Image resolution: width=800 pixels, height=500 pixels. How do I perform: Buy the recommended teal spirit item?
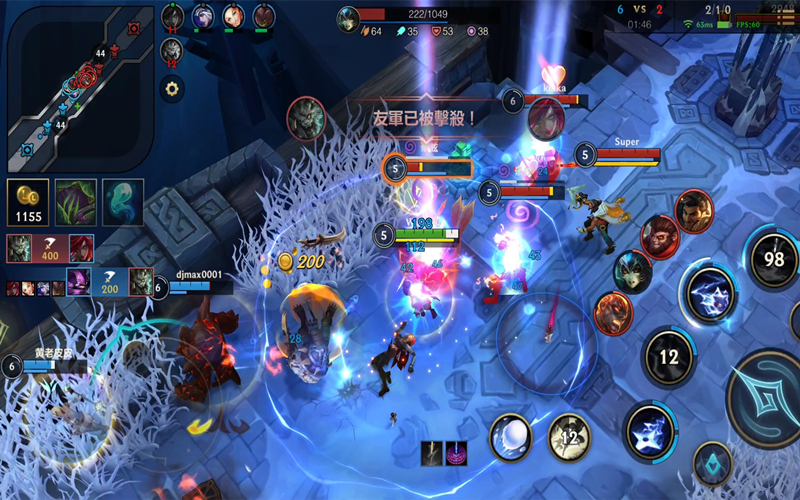coord(123,202)
